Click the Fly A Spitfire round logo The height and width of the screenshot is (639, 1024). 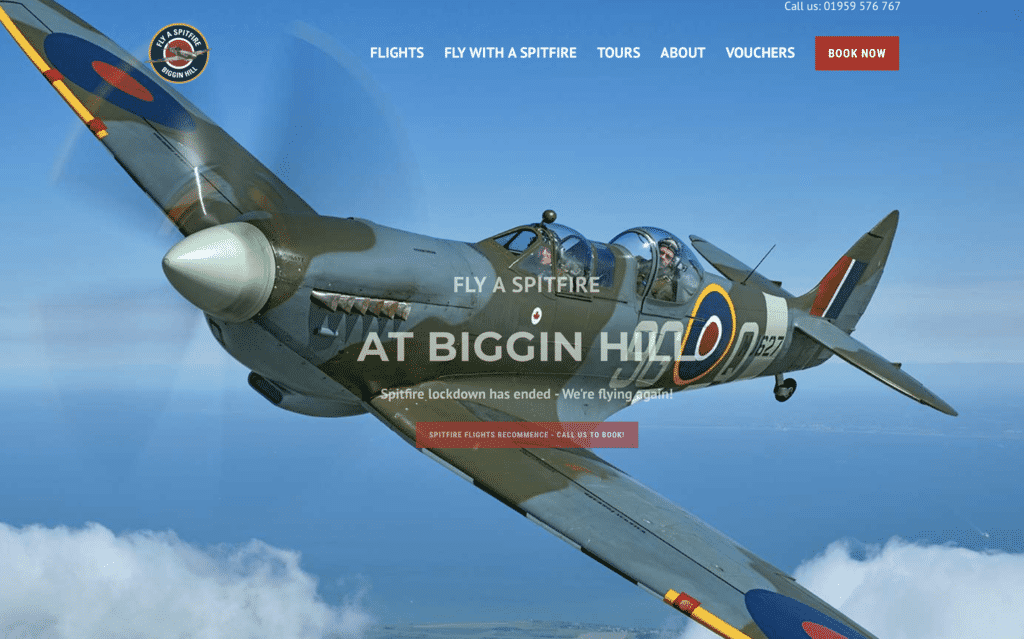(179, 53)
